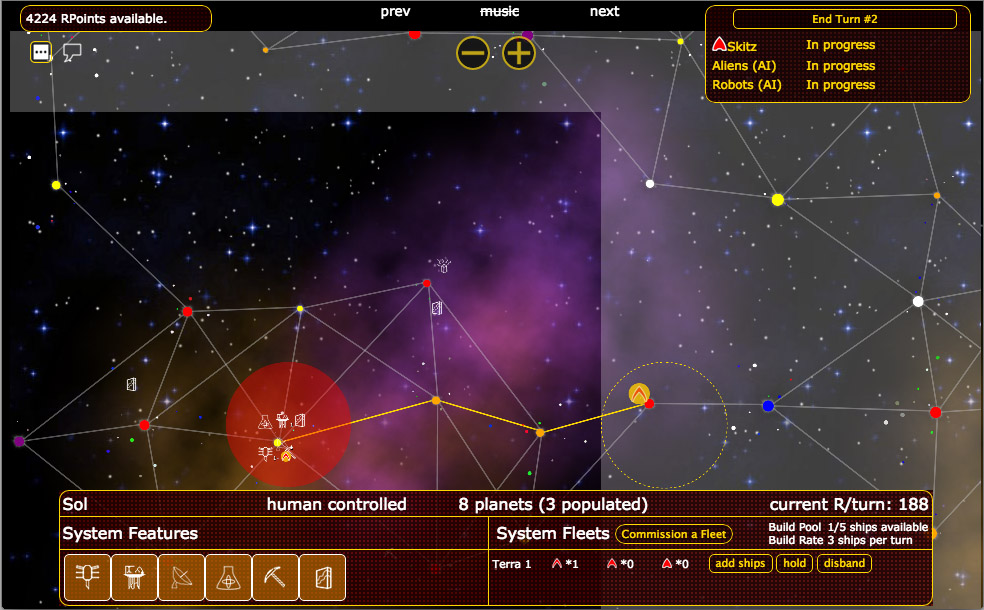Image resolution: width=984 pixels, height=610 pixels.
Task: Zoom in with the plus button
Action: click(519, 53)
